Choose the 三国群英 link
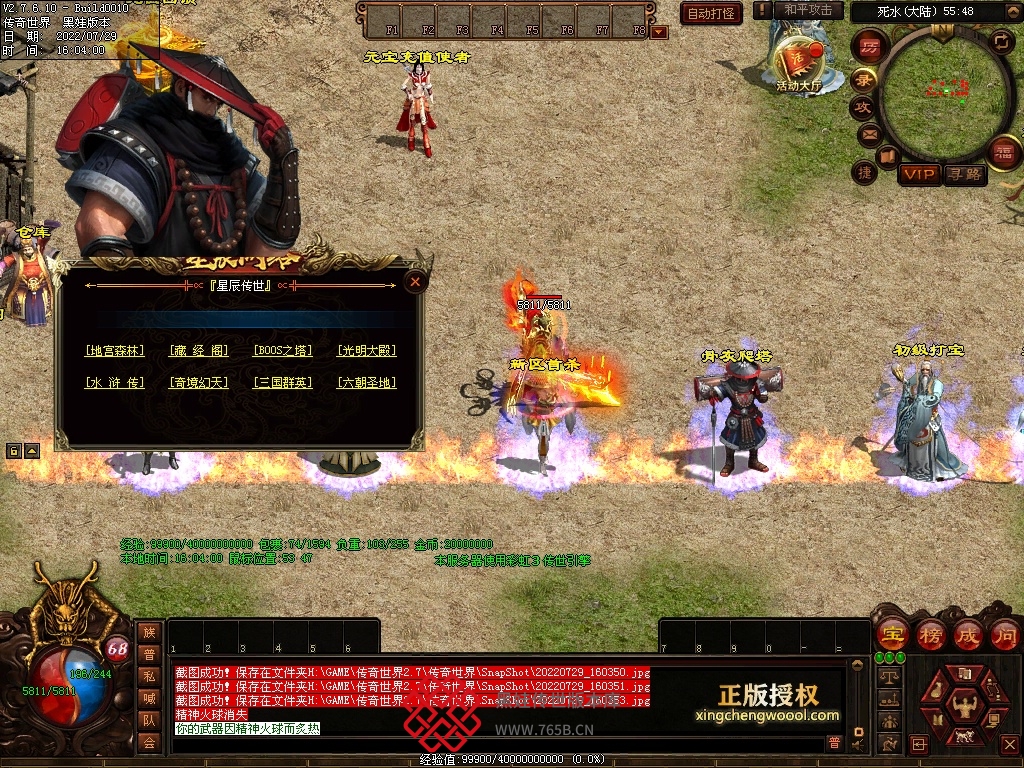Viewport: 1024px width, 768px height. coord(283,383)
